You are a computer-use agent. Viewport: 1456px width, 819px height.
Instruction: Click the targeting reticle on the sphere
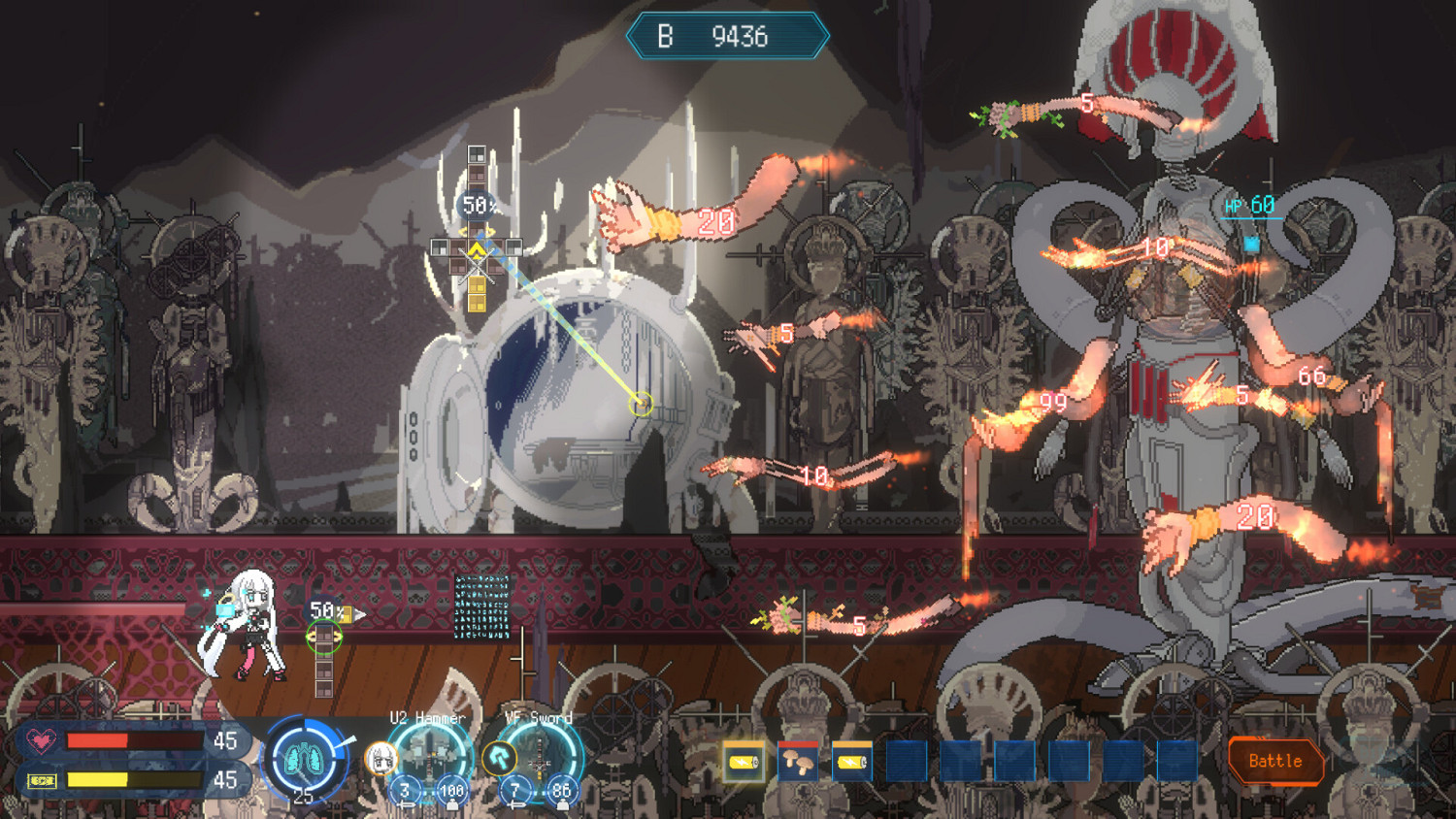pos(641,403)
